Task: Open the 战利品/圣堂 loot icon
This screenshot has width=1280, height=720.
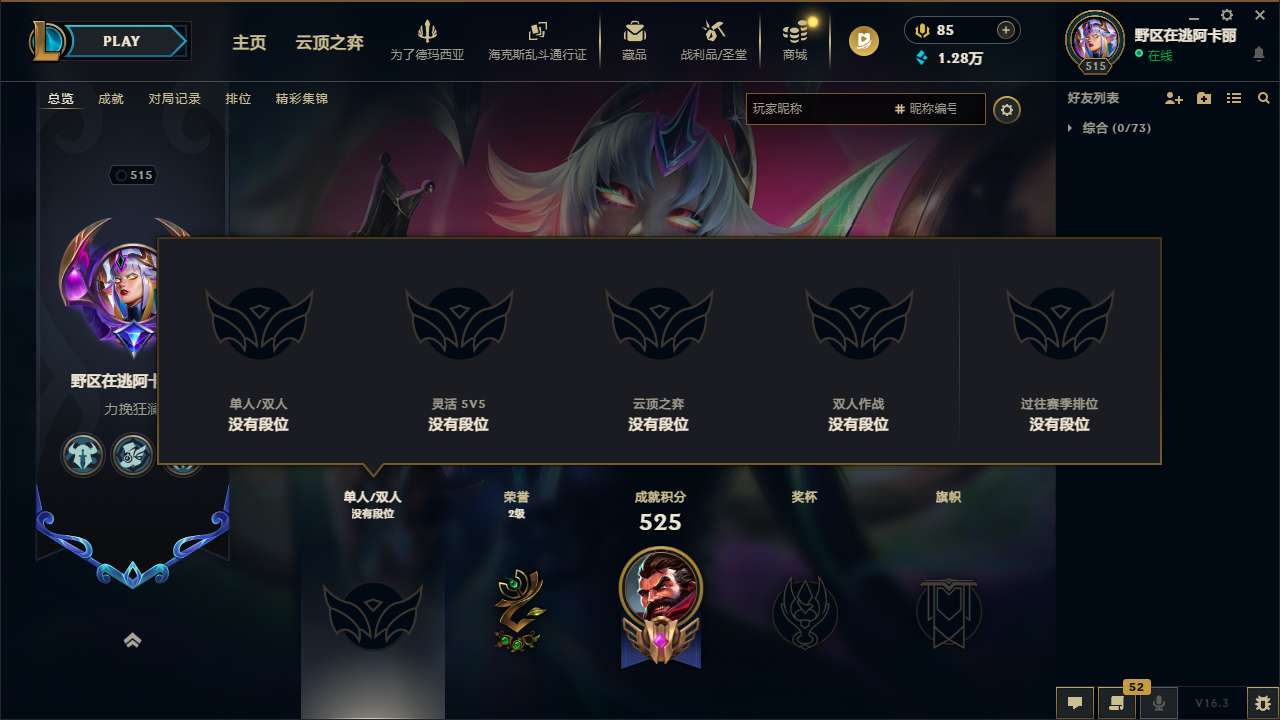Action: (x=713, y=30)
